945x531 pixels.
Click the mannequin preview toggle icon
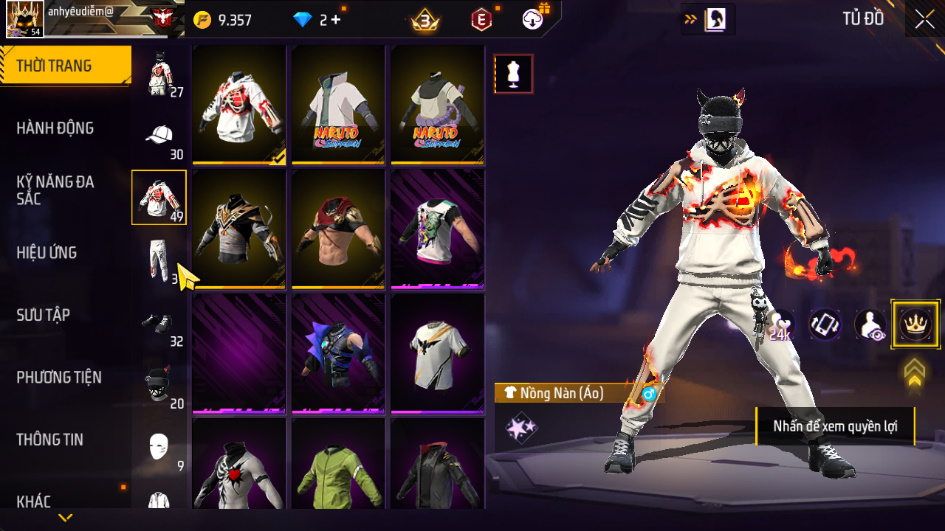pos(513,74)
